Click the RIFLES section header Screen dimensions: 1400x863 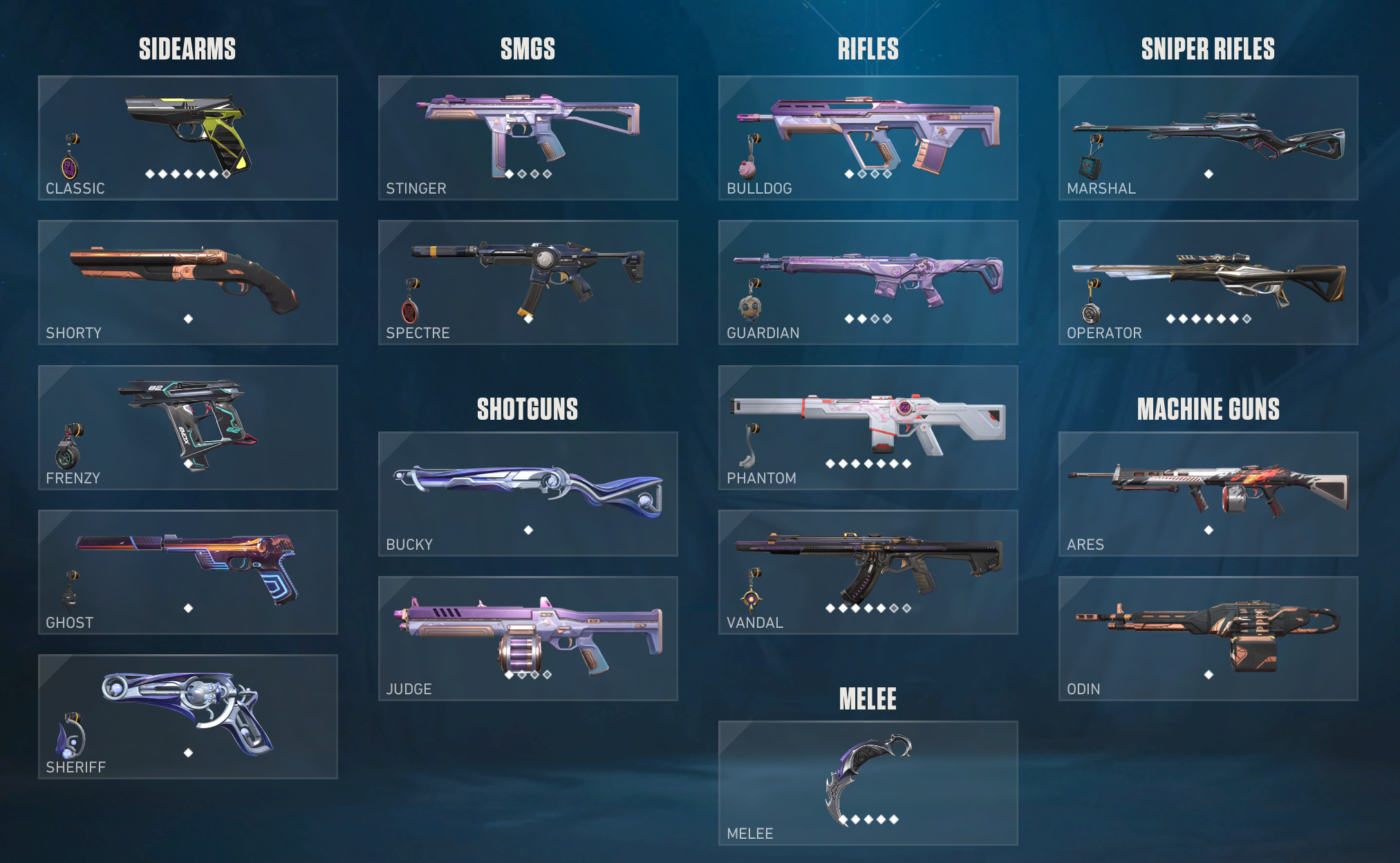pos(868,49)
